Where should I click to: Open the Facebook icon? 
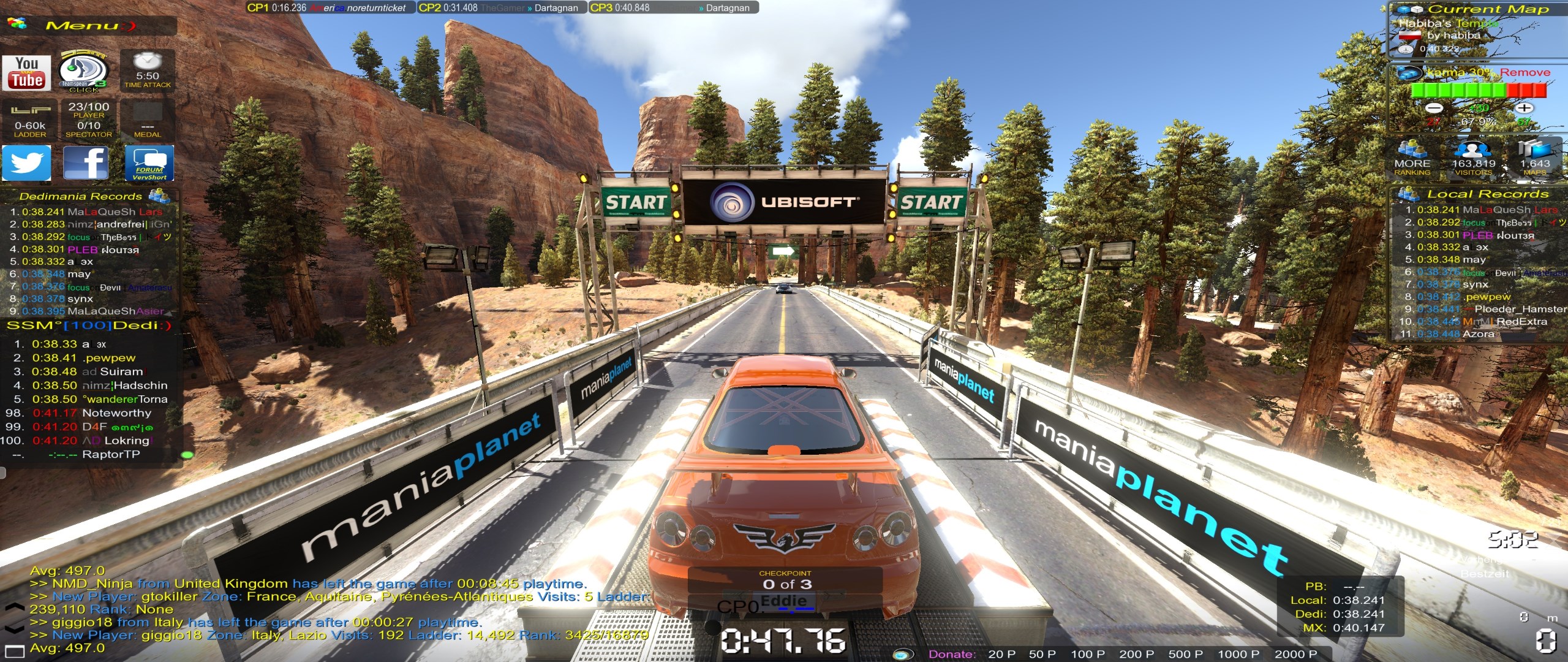(x=86, y=163)
